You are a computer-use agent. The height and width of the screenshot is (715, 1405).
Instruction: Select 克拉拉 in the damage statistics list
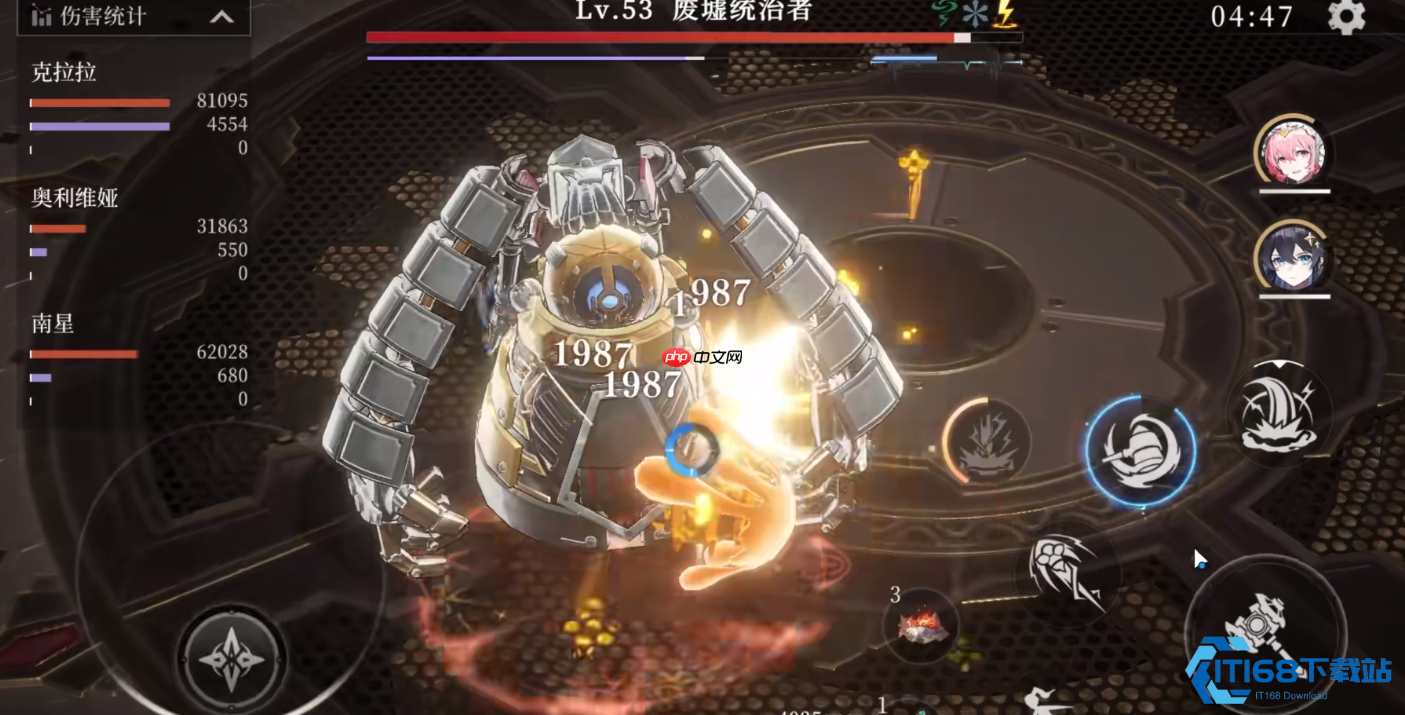(64, 72)
